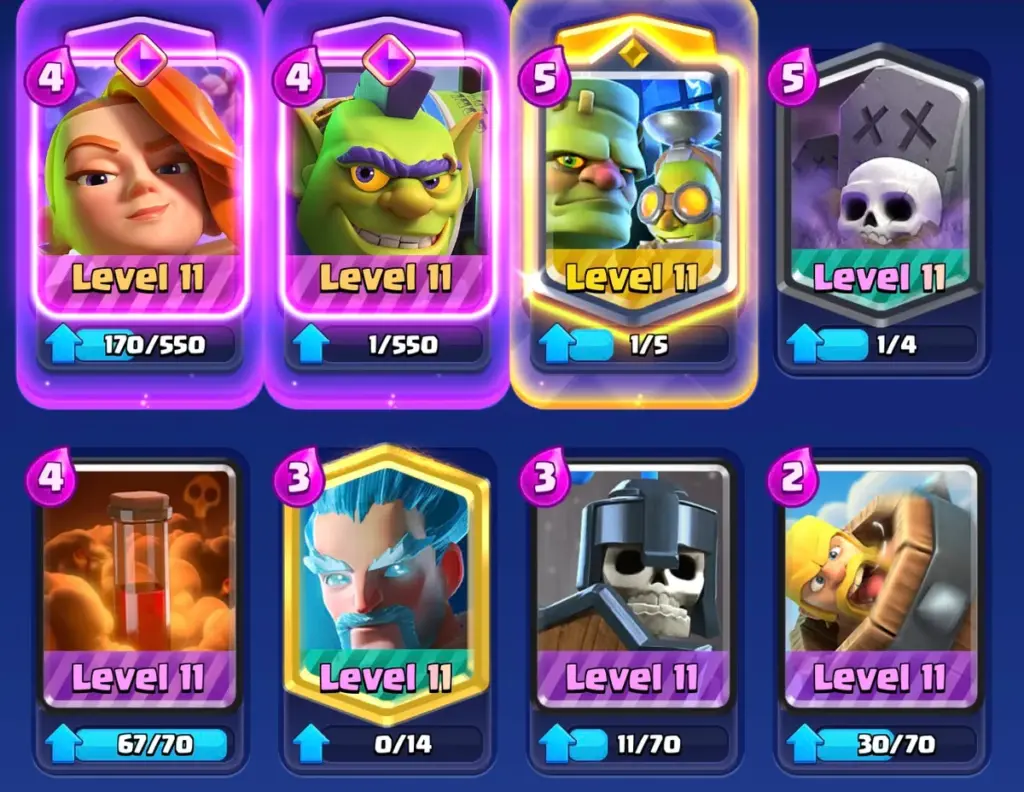Select the Ice Wizard card
Screen dimensions: 1024x792
click(x=386, y=585)
